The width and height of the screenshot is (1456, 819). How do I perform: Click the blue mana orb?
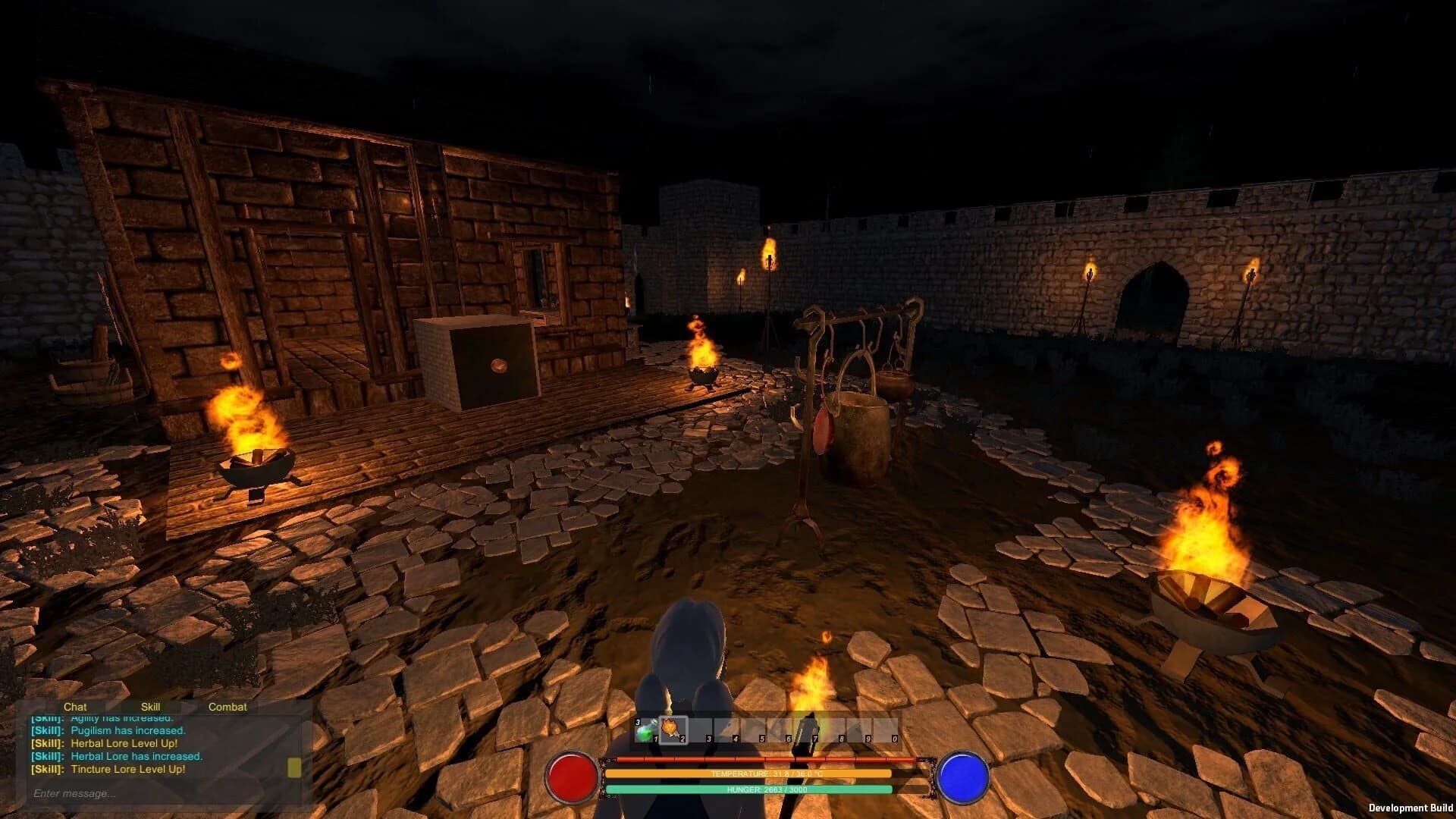(x=963, y=778)
